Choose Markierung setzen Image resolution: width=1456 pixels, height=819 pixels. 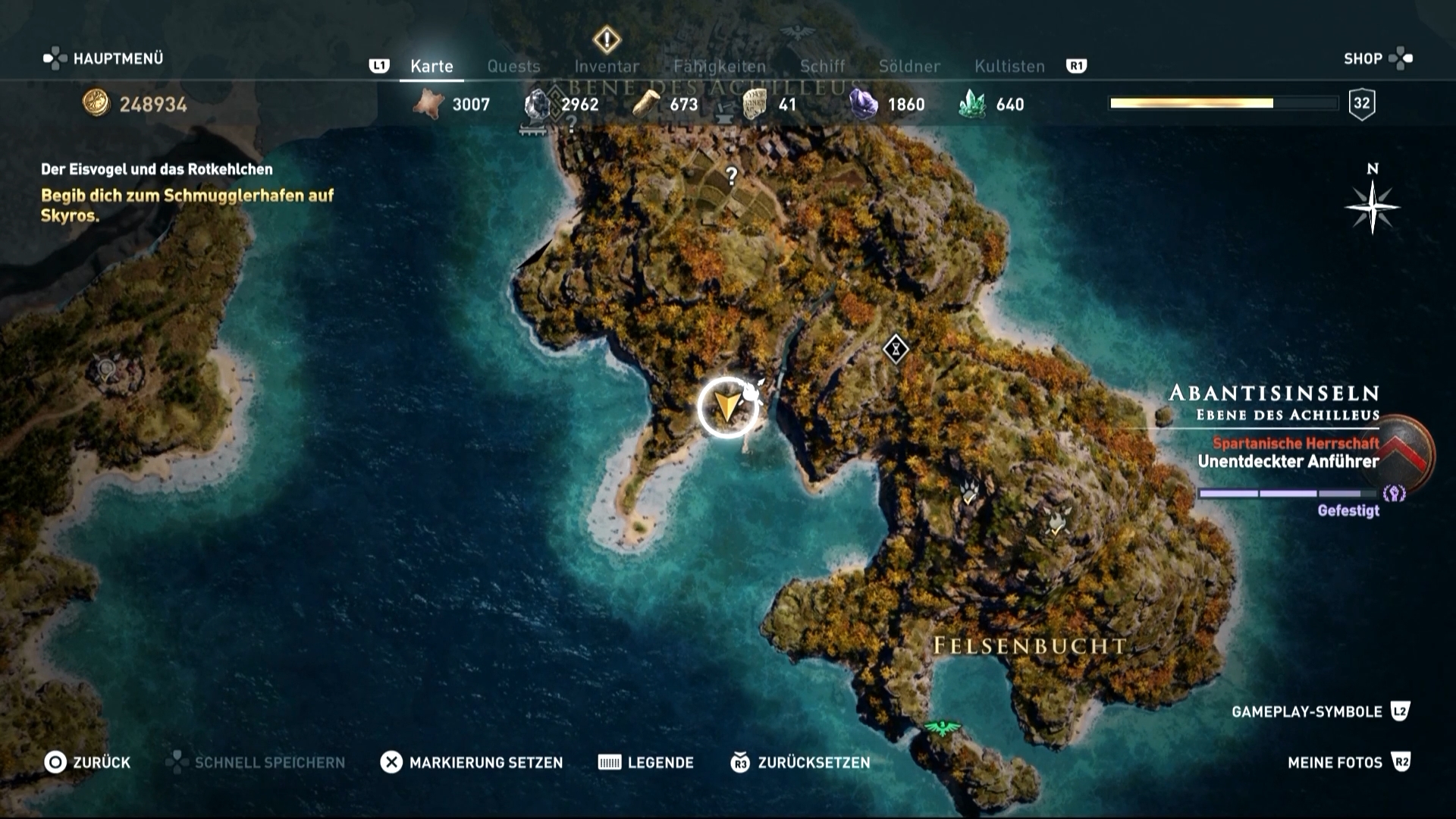(x=472, y=762)
